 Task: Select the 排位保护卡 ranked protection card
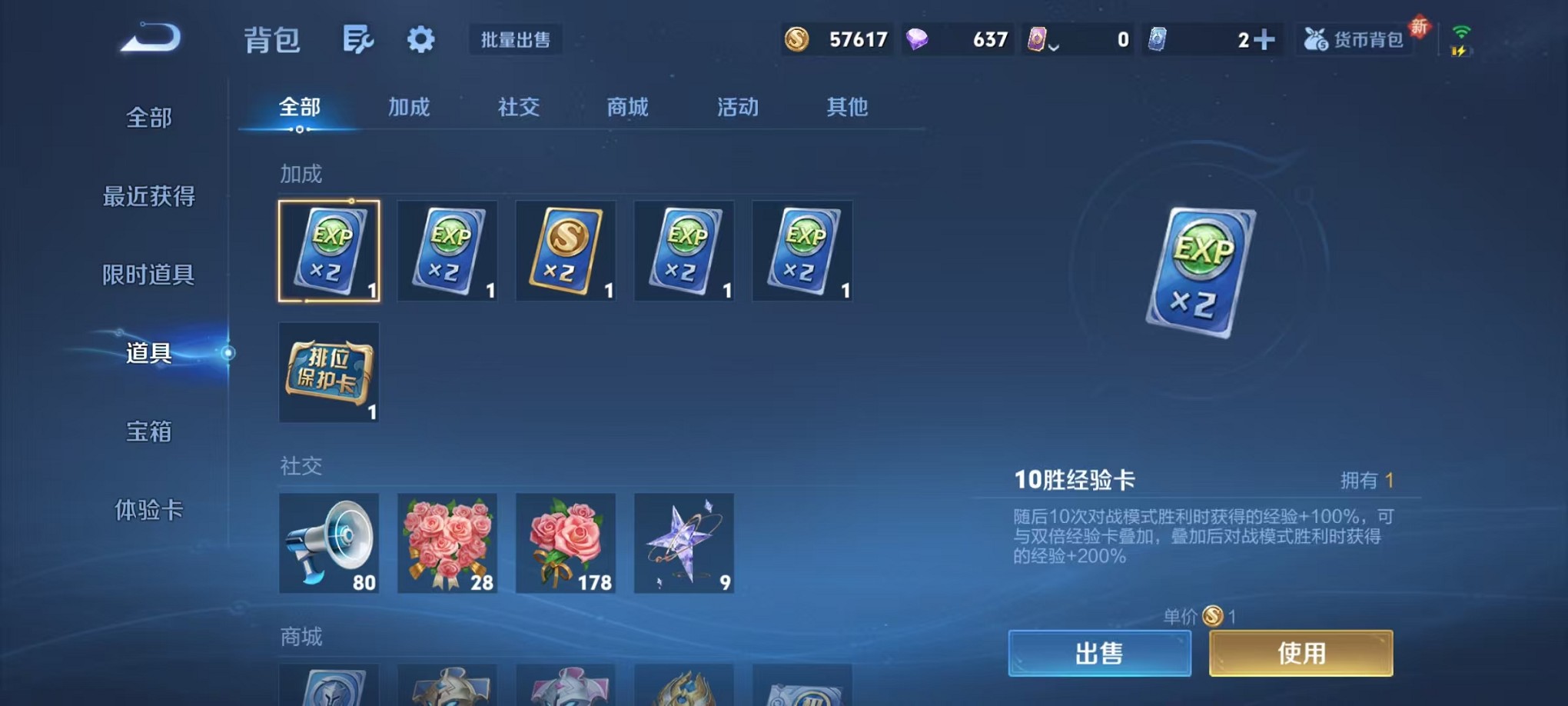[329, 373]
